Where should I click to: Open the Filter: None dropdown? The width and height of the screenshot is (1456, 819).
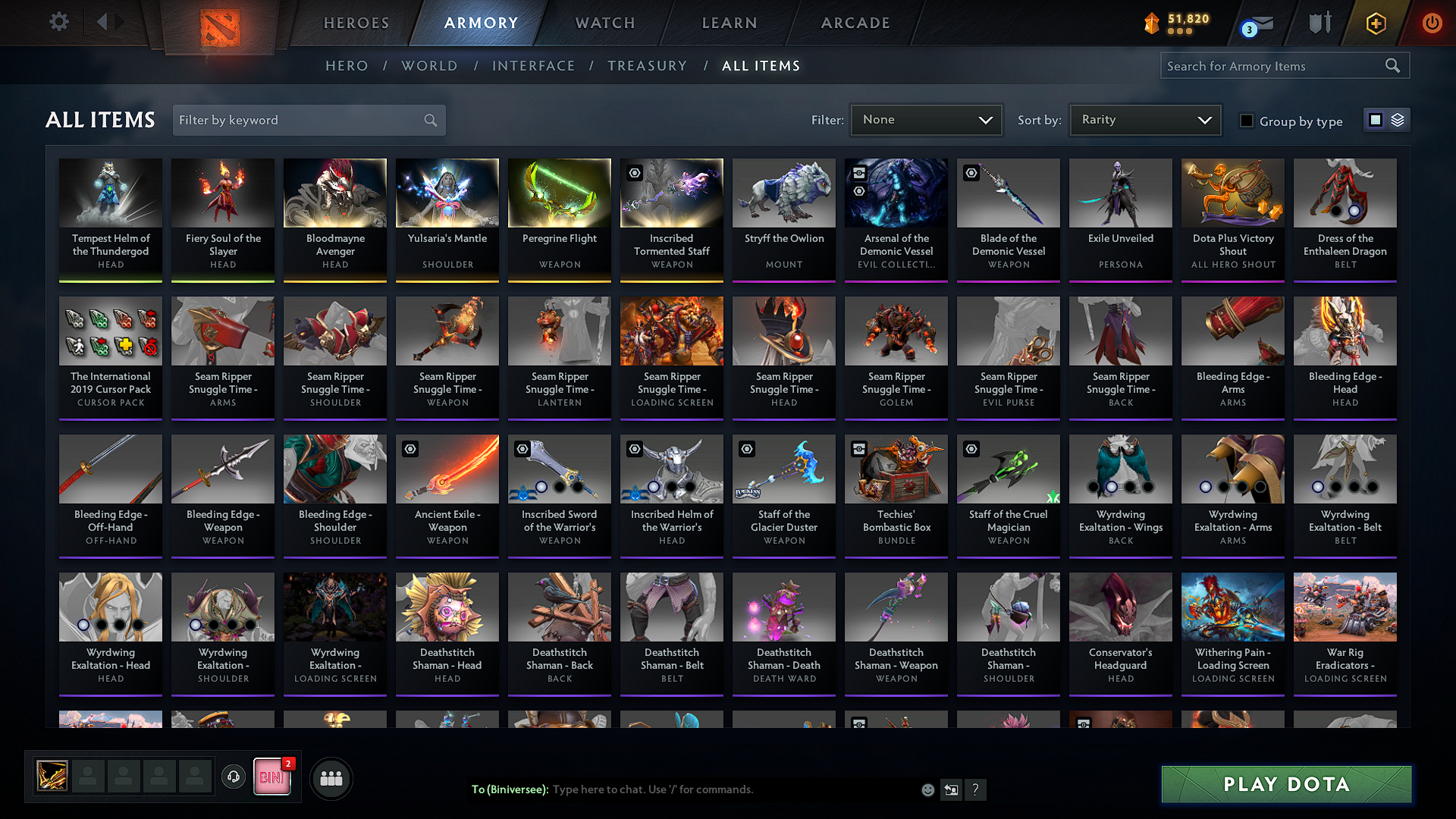[925, 120]
